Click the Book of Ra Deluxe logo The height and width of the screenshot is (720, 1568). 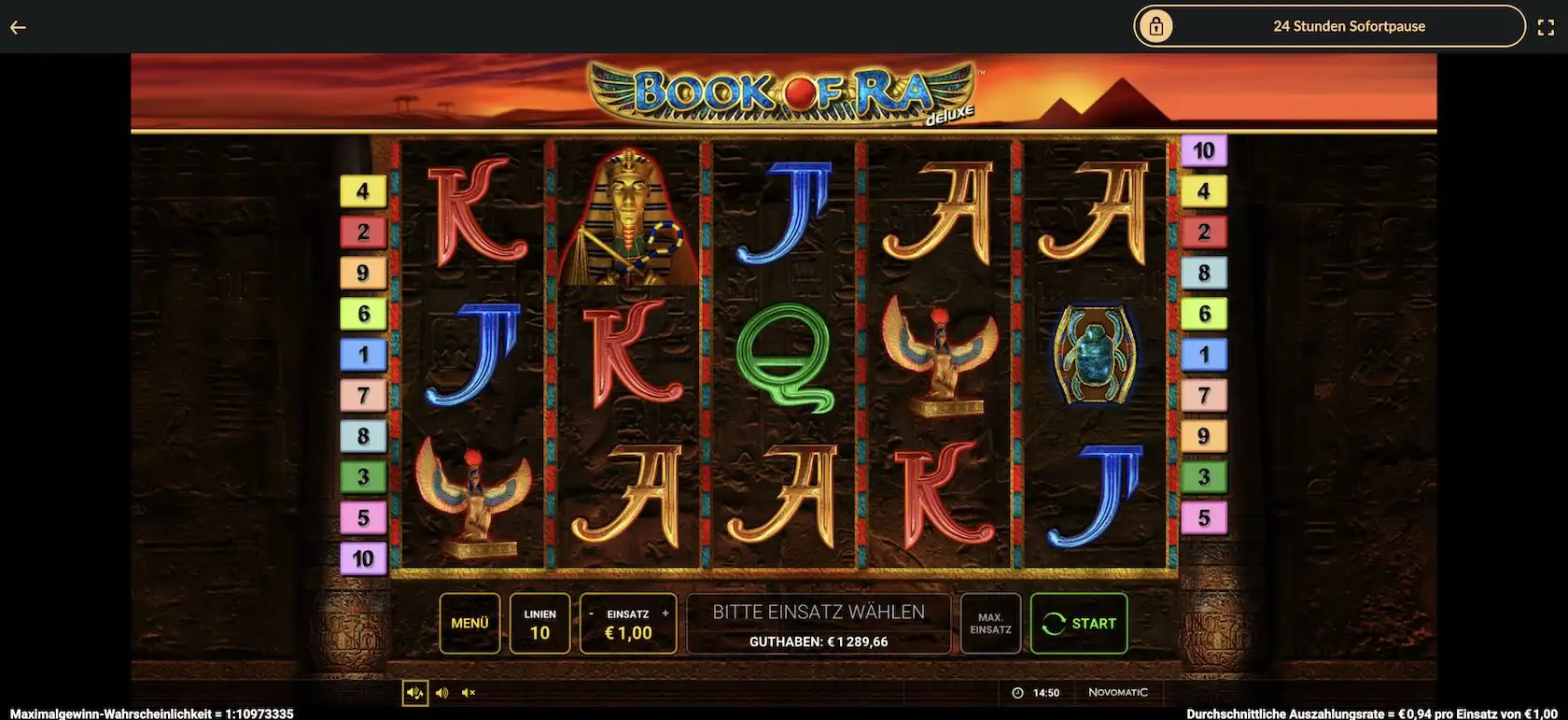coord(784,91)
